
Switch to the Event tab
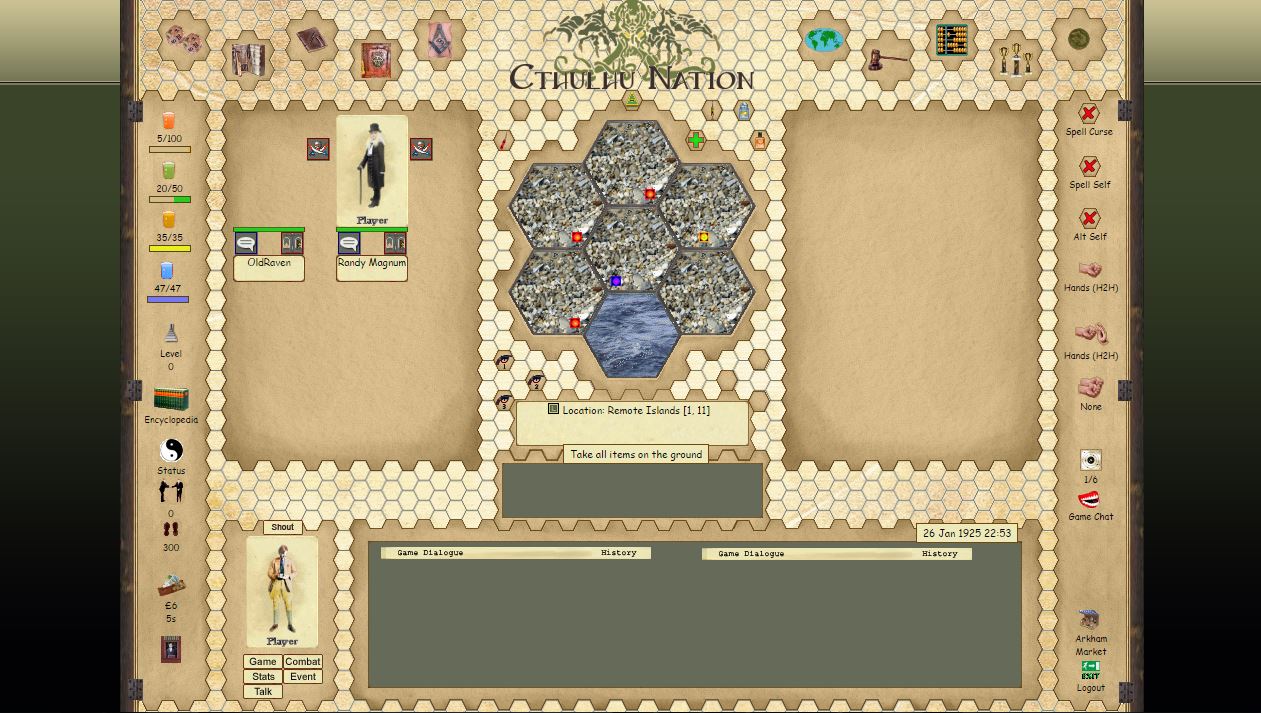tap(302, 677)
